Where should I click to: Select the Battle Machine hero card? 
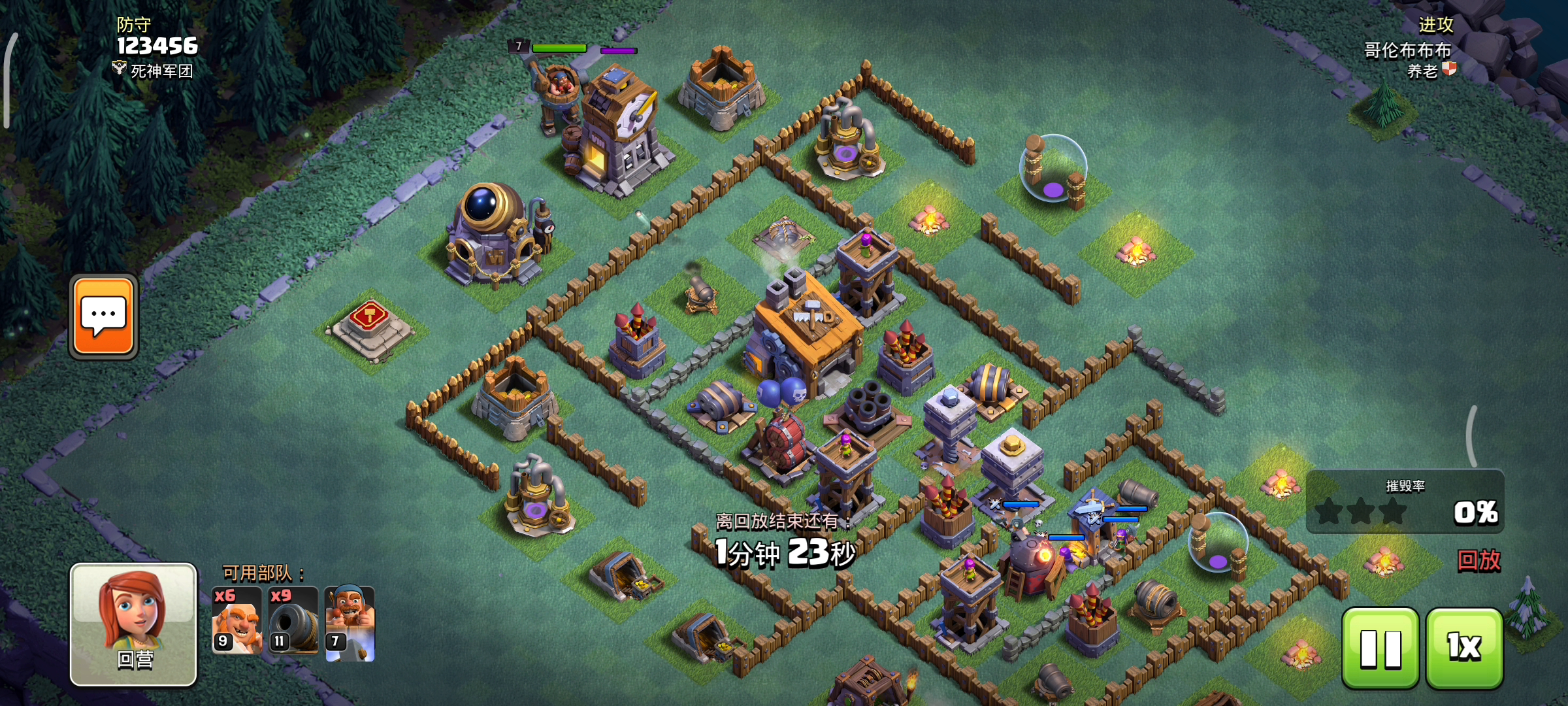coord(350,623)
